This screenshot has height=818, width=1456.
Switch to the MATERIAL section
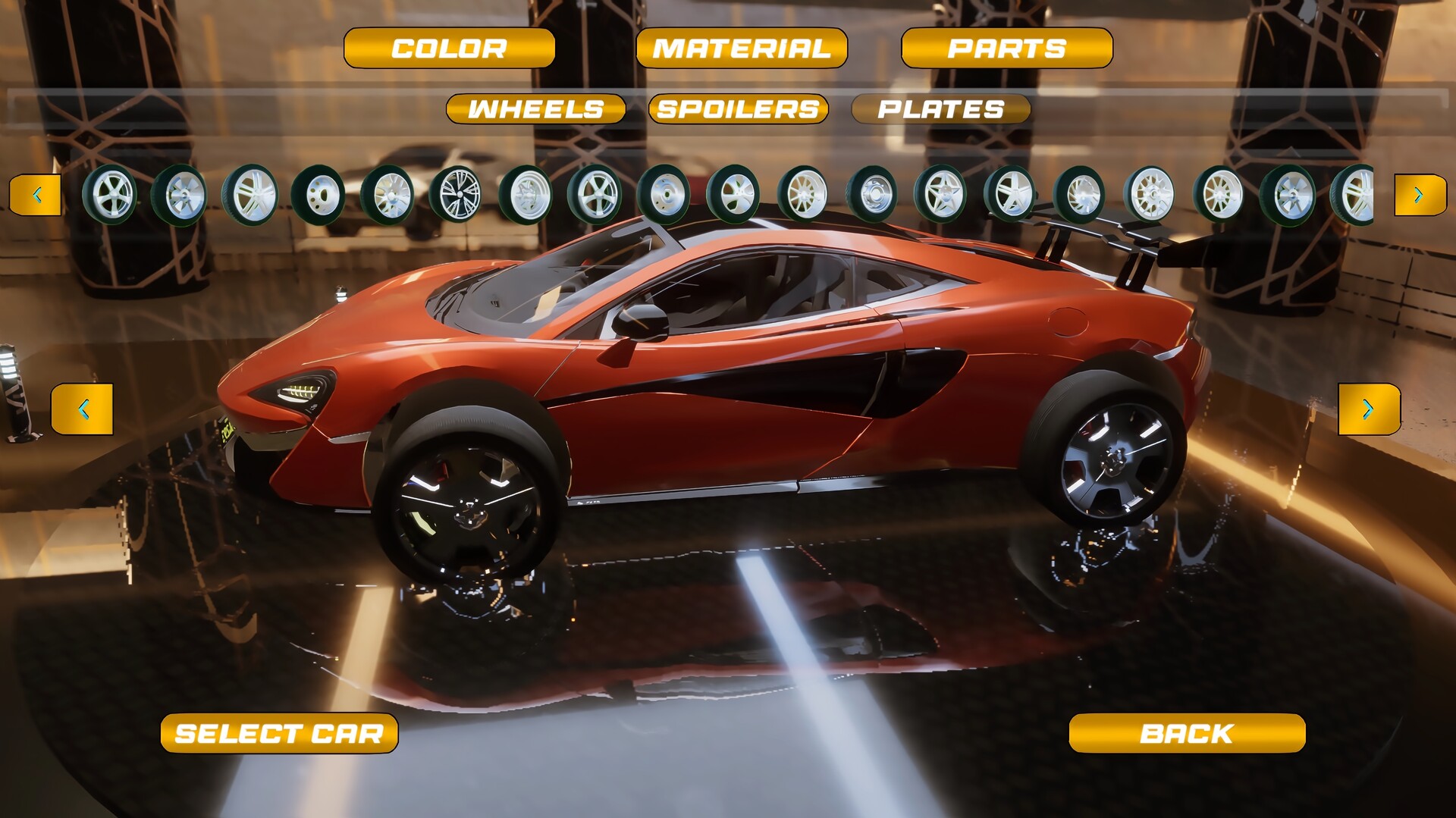pos(739,48)
